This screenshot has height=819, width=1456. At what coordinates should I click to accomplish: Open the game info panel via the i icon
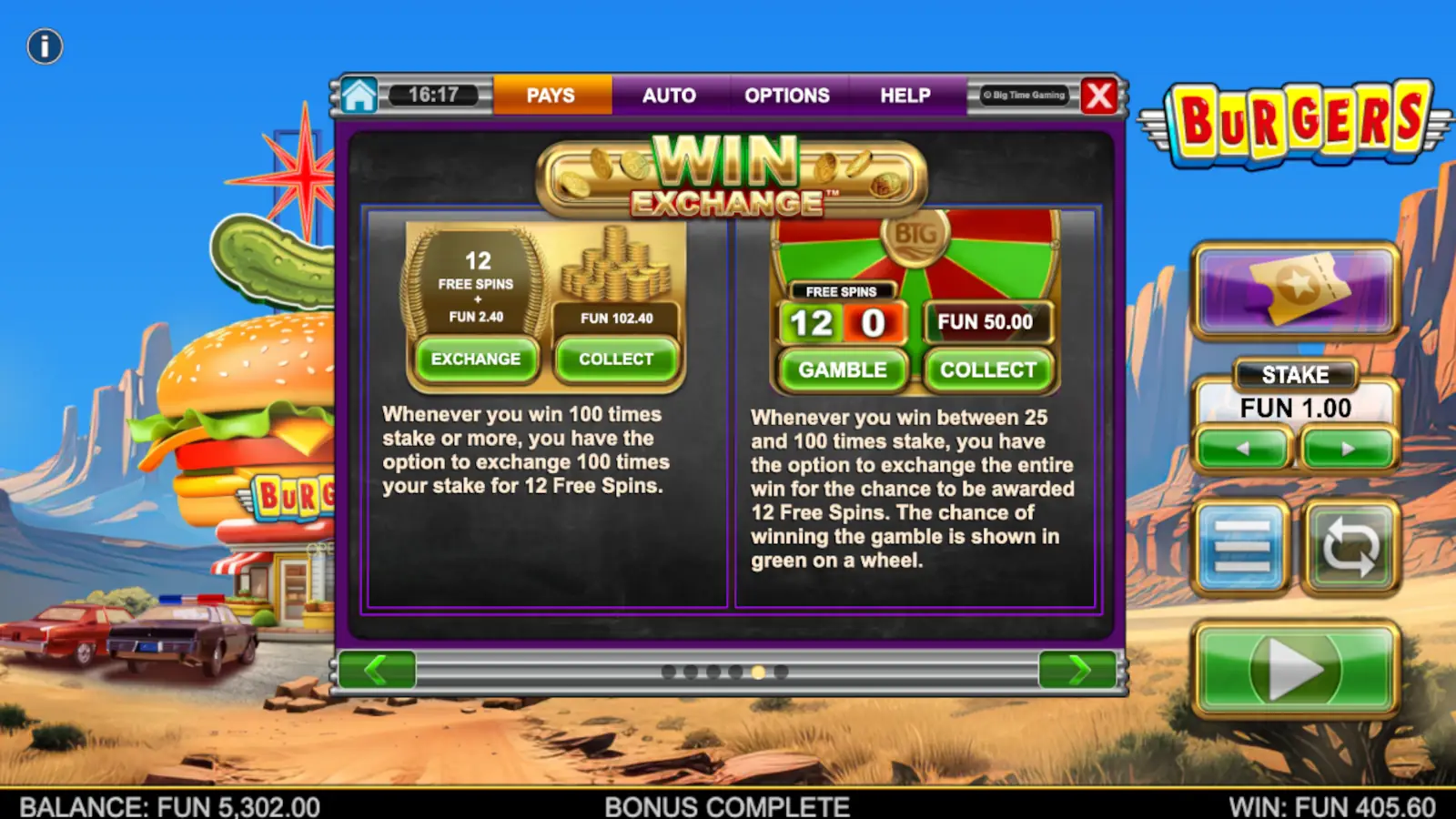click(x=43, y=46)
